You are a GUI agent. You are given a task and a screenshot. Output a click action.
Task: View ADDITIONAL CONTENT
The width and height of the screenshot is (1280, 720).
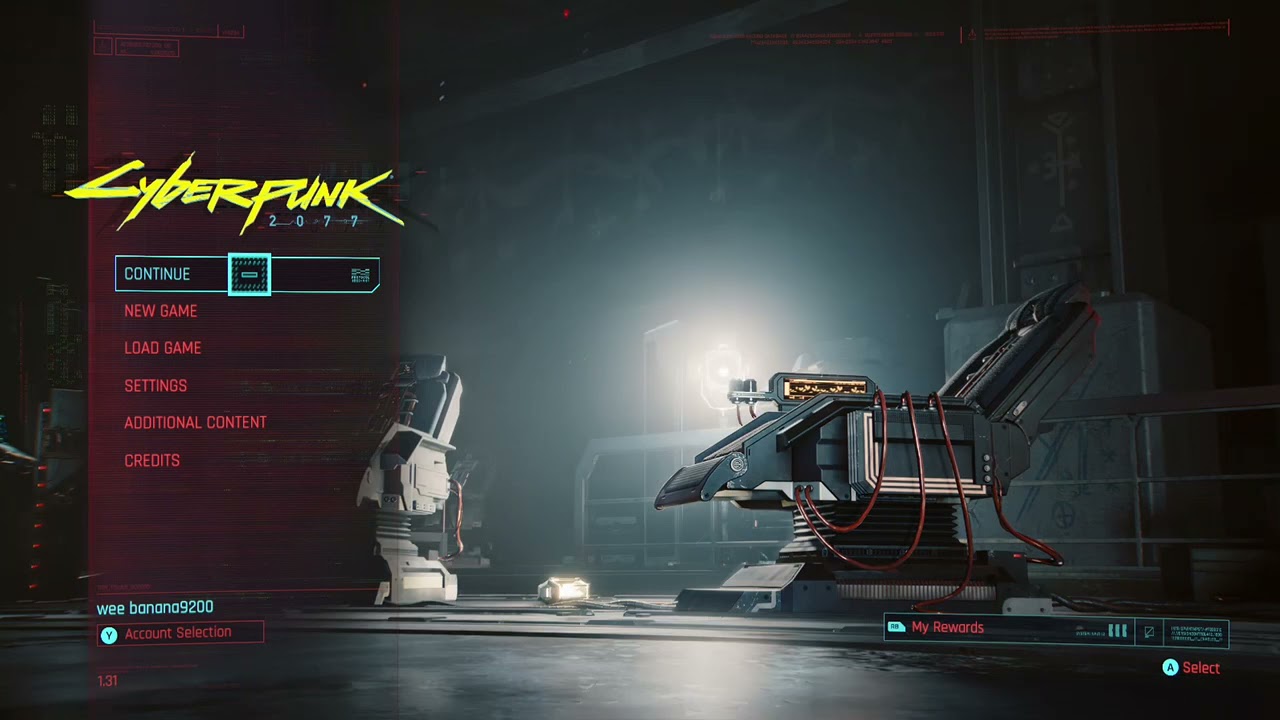195,422
